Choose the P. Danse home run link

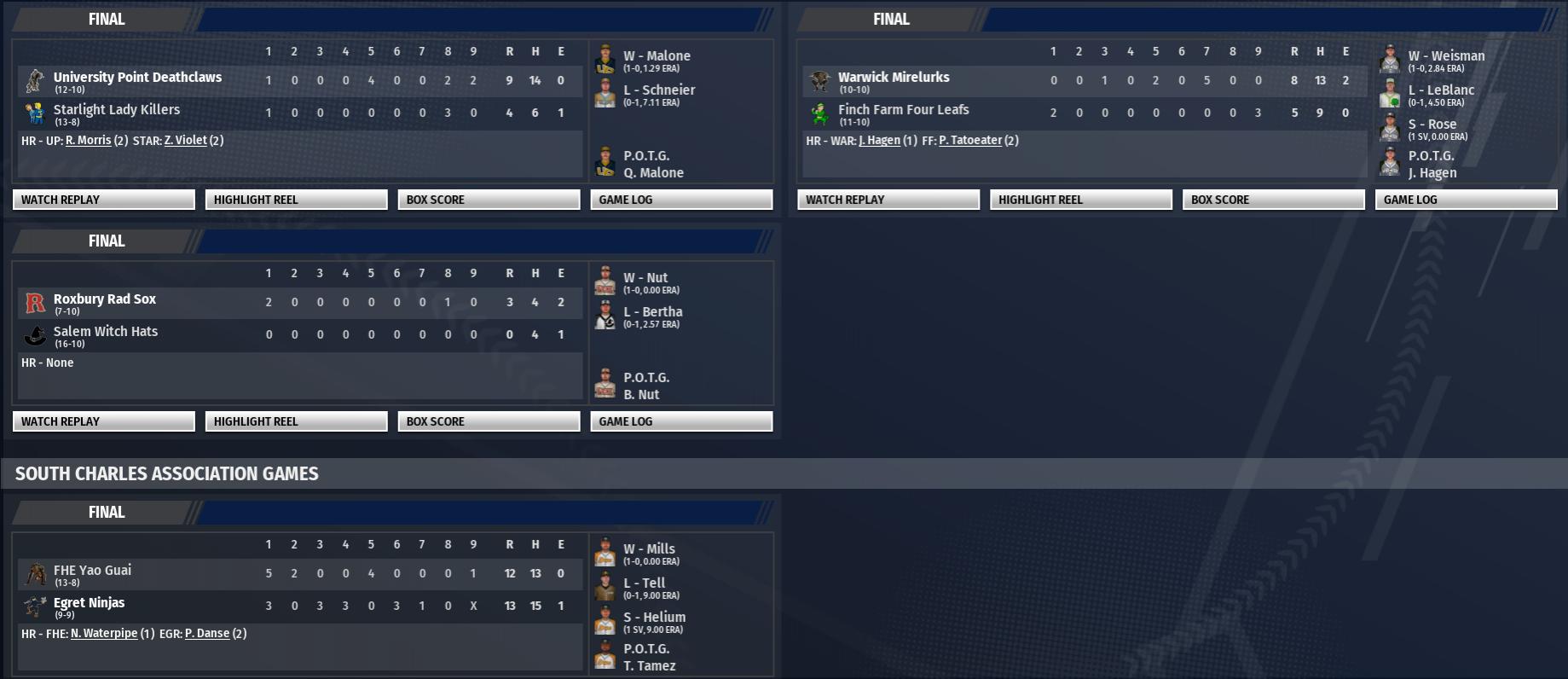click(x=207, y=634)
